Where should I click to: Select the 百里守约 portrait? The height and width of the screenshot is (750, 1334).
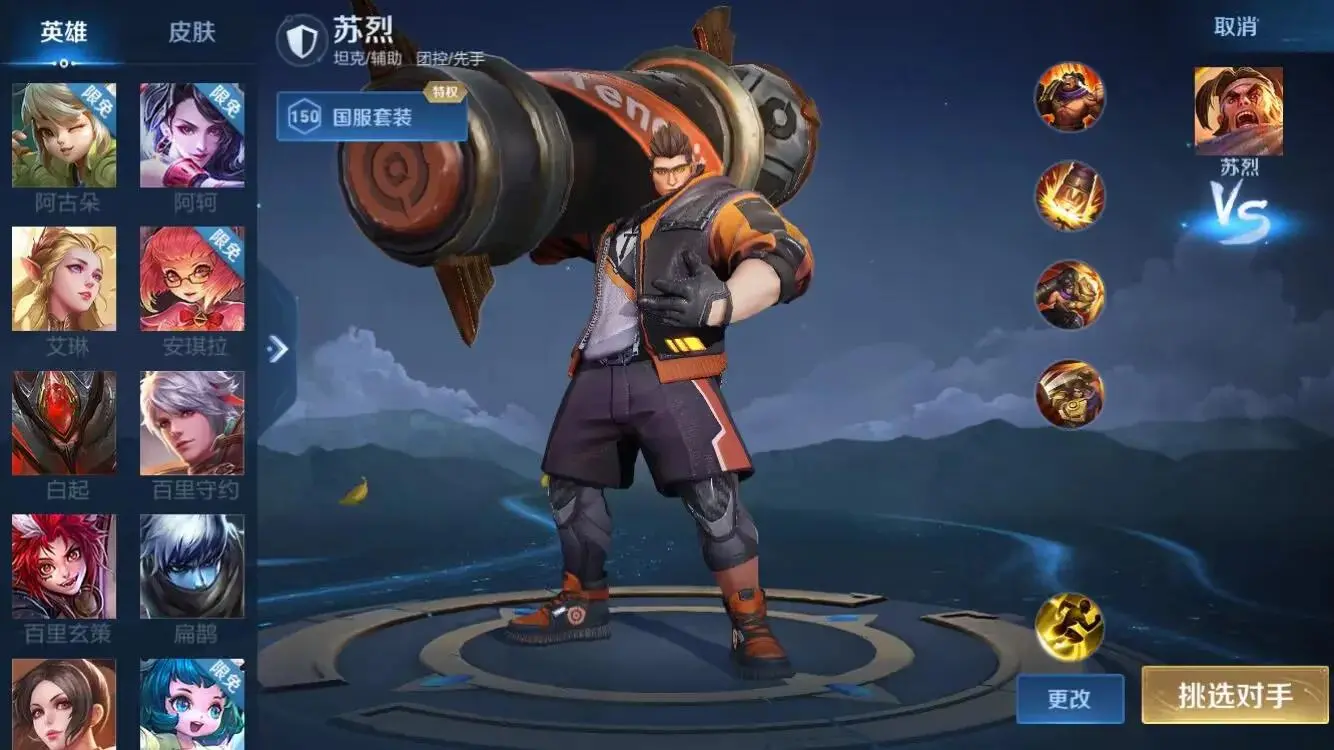pyautogui.click(x=192, y=423)
